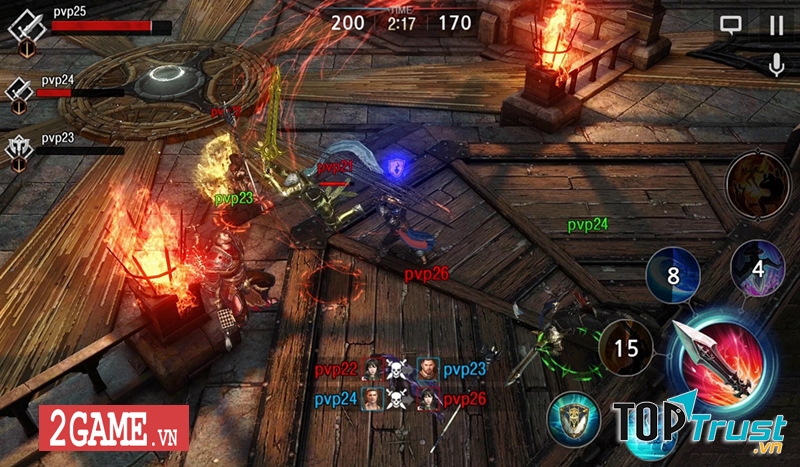Viewport: 800px width, 467px height.
Task: Toggle the microphone voice chat
Action: point(775,65)
